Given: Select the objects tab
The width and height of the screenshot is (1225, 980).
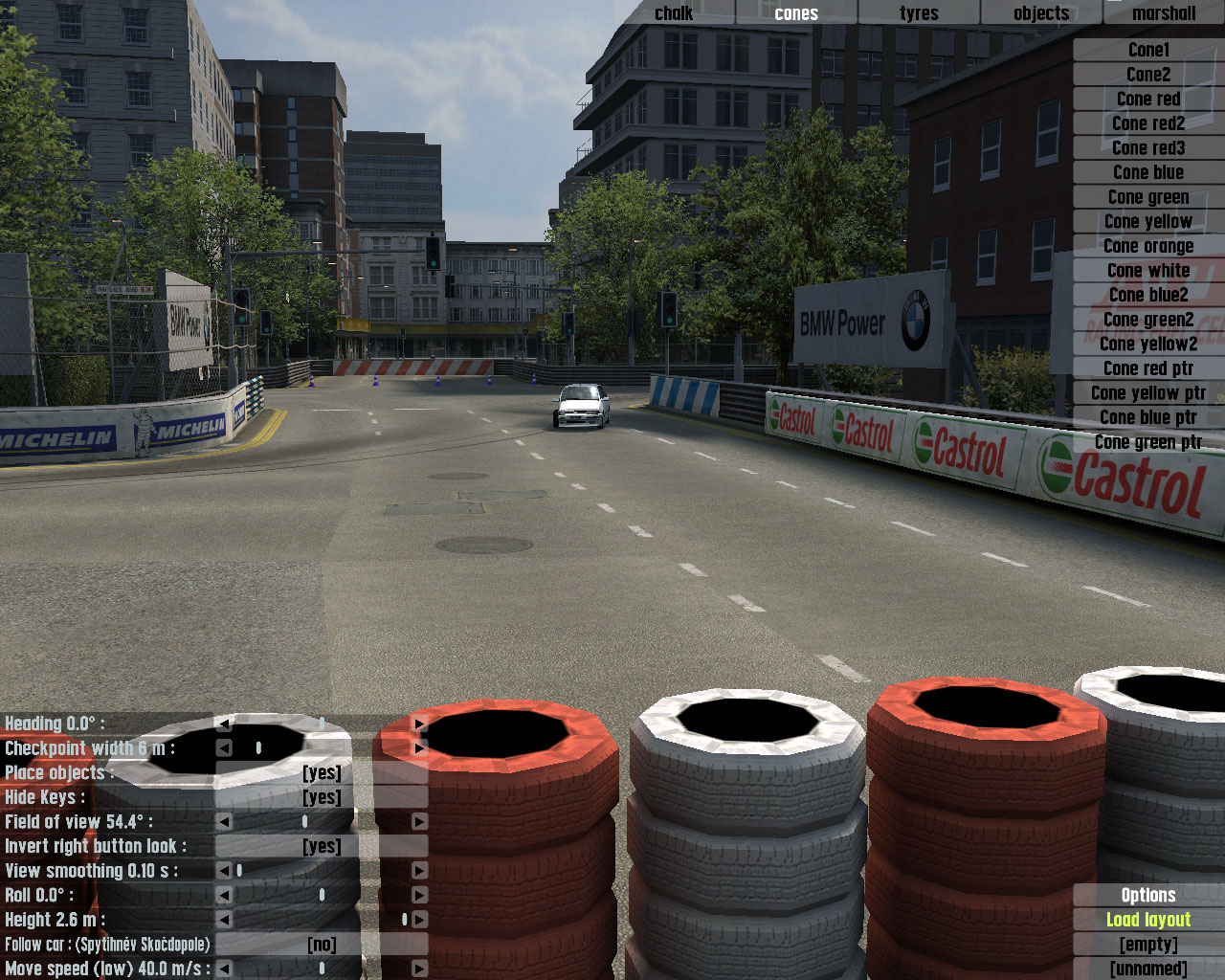Looking at the screenshot, I should pyautogui.click(x=1041, y=13).
